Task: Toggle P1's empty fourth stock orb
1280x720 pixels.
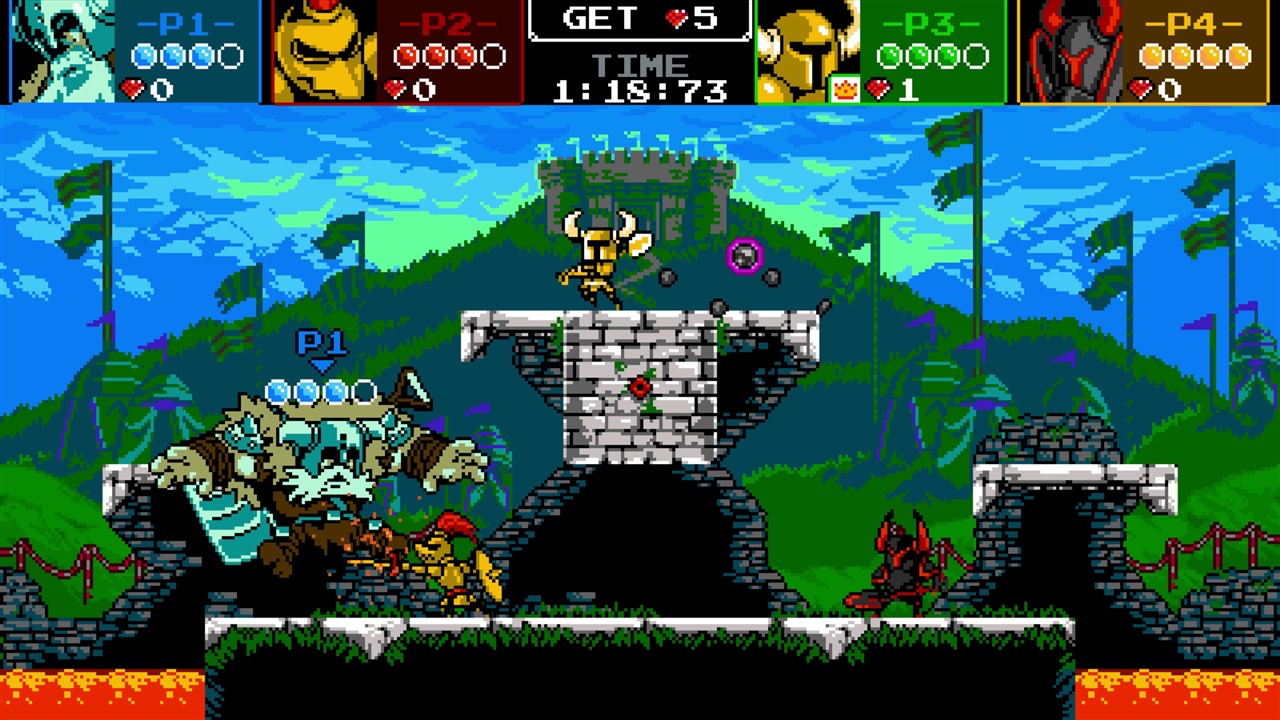Action: tap(230, 57)
